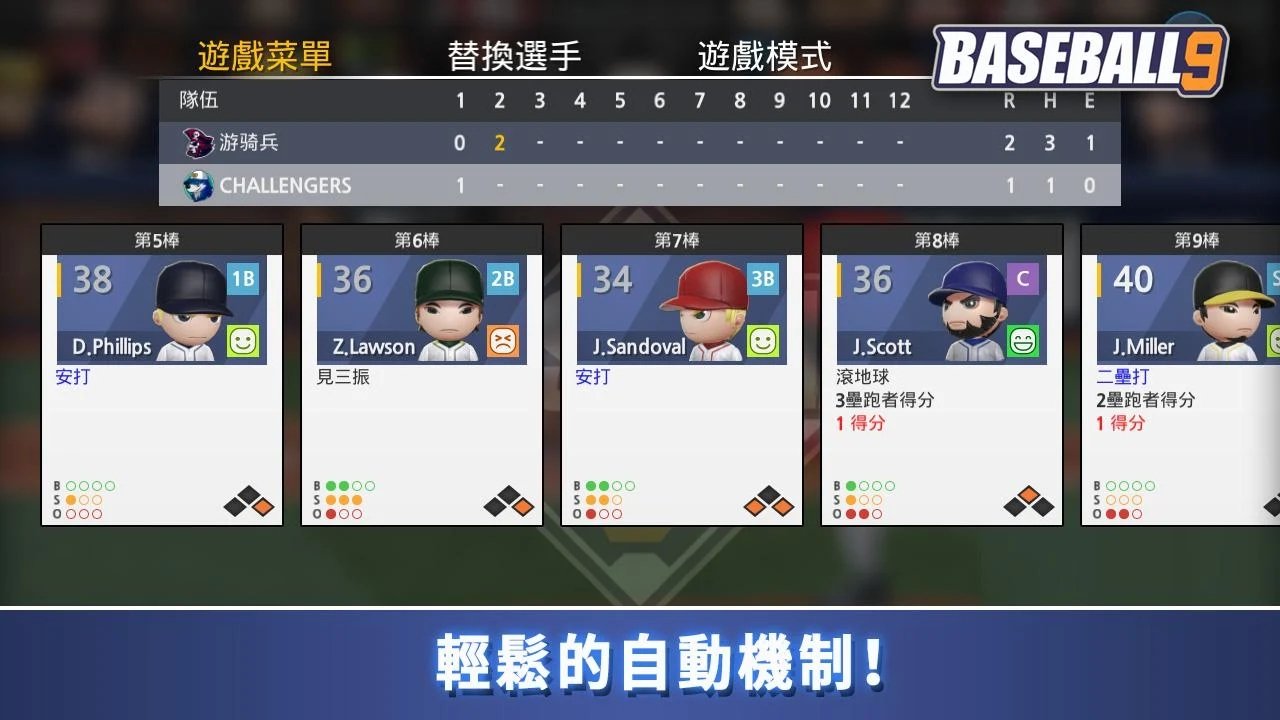Select the inning 2 score cell for 游骑兵
This screenshot has height=720, width=1280.
500,143
